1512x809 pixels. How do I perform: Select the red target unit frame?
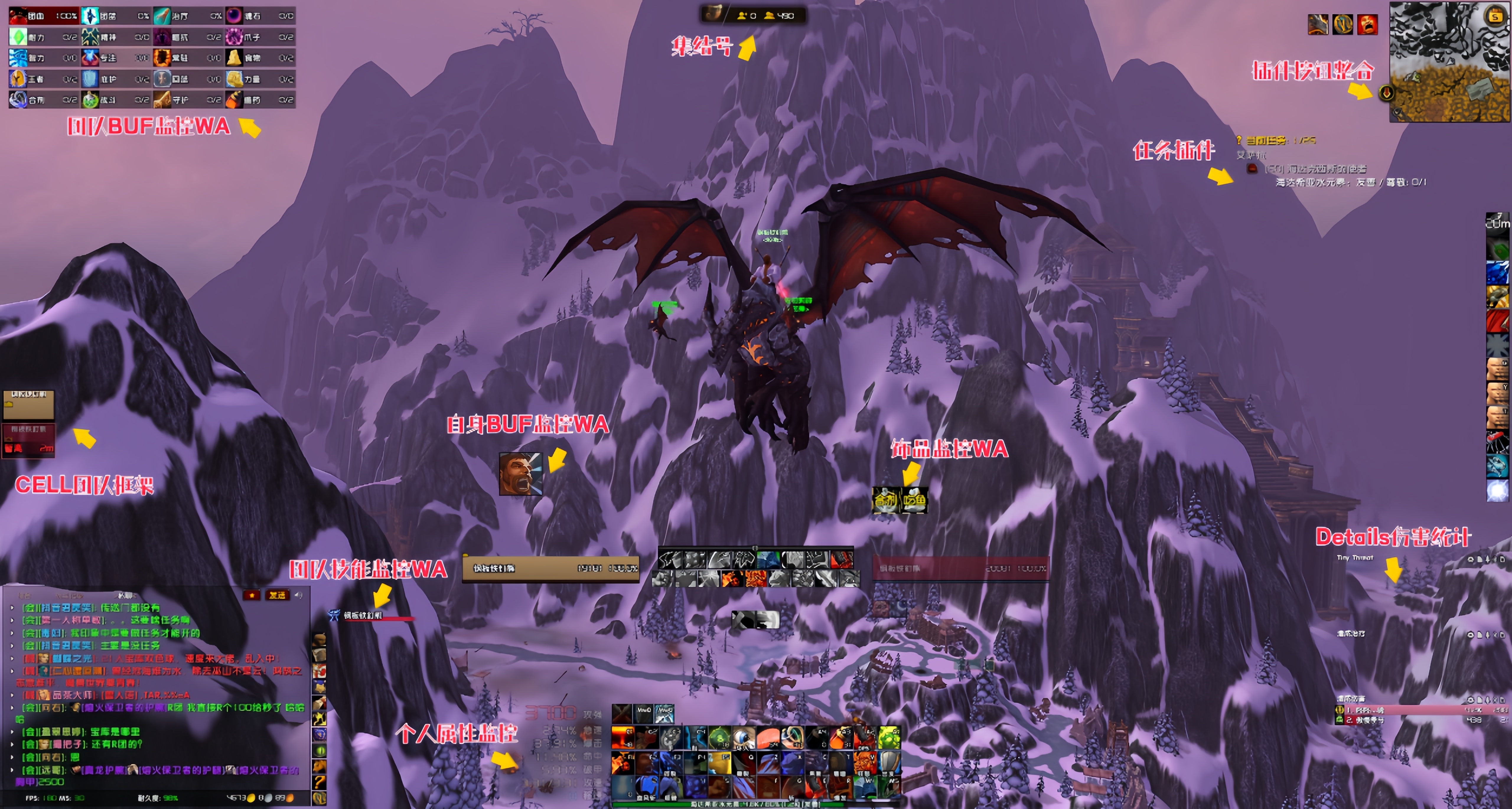click(x=960, y=568)
